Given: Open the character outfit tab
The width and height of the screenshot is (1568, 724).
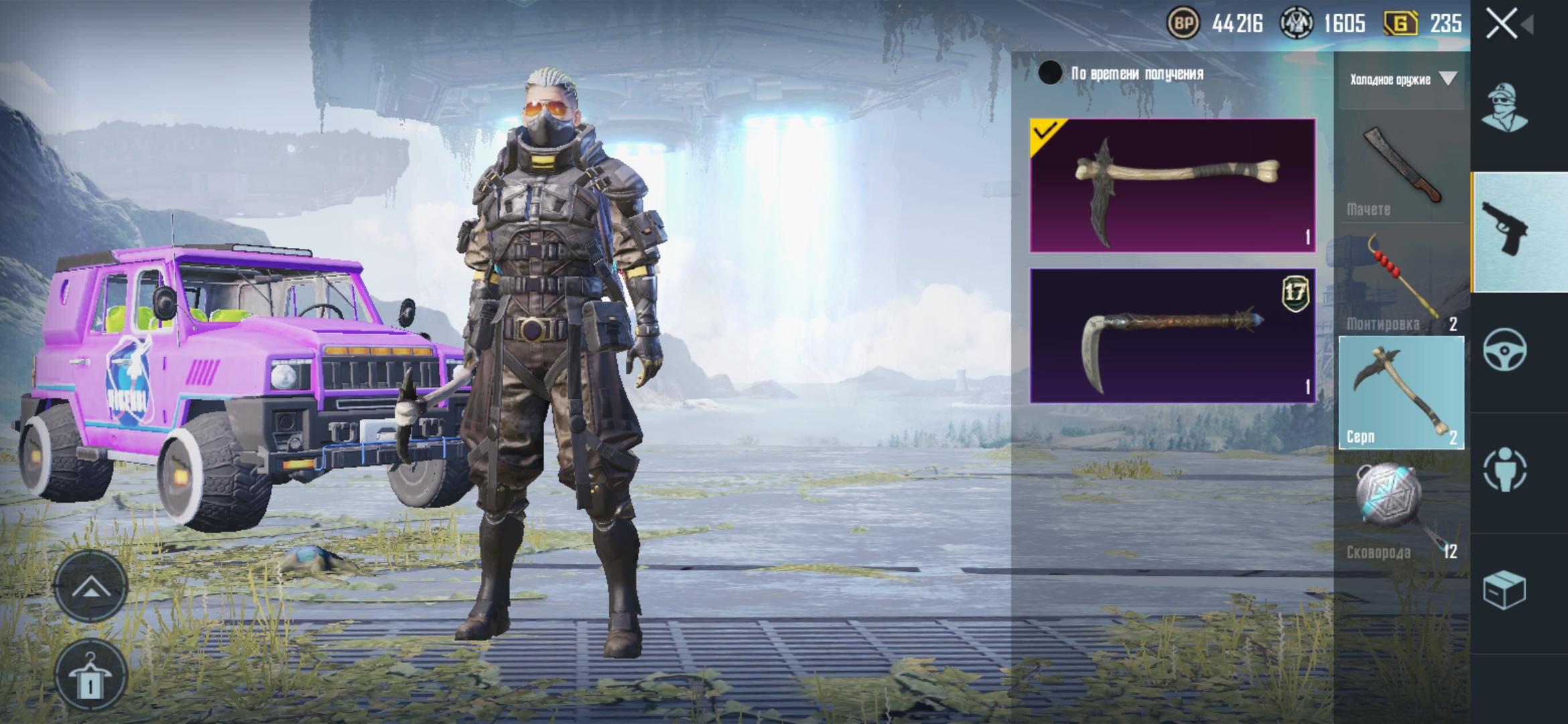Looking at the screenshot, I should click(1504, 109).
